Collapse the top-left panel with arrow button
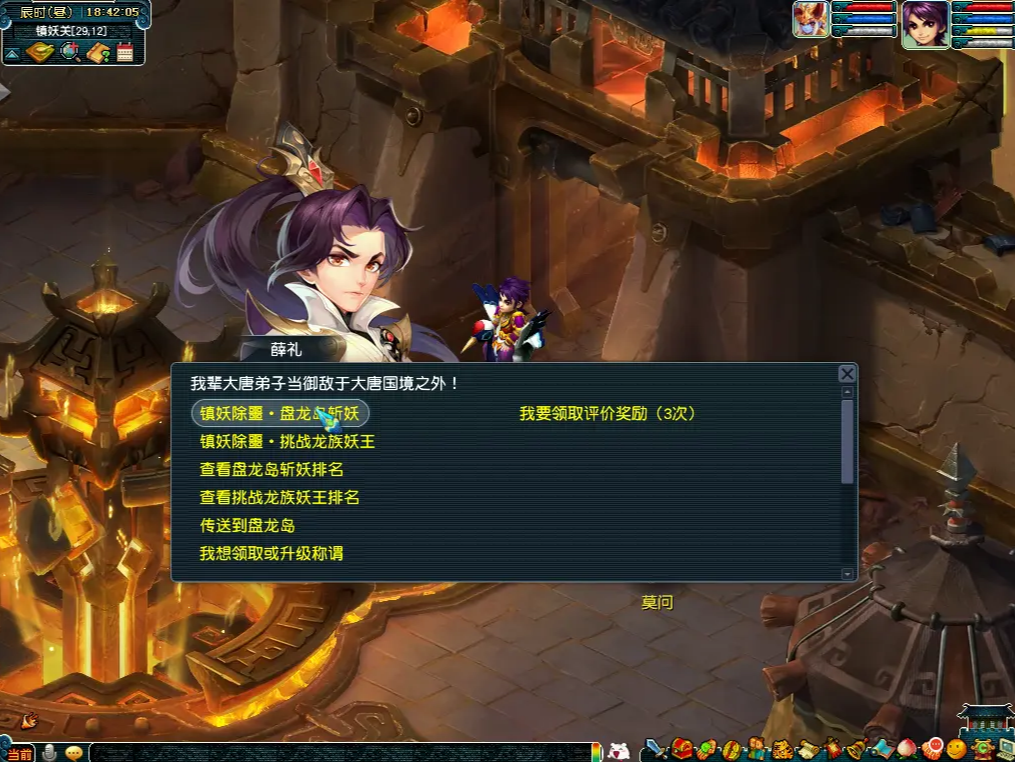 click(x=12, y=53)
